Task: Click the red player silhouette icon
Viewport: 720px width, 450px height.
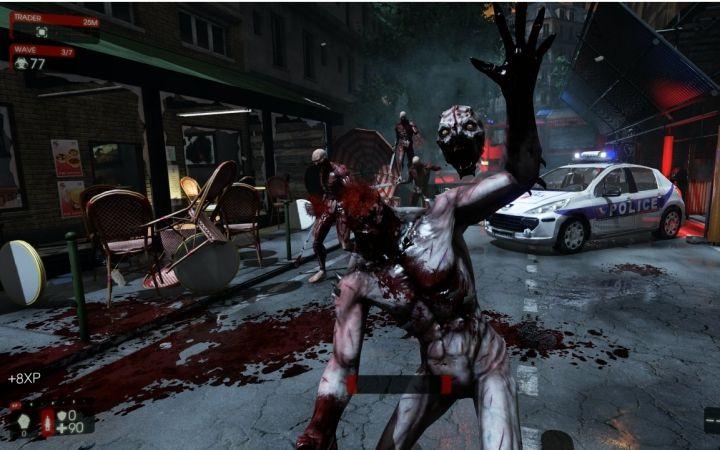Action: (47, 421)
